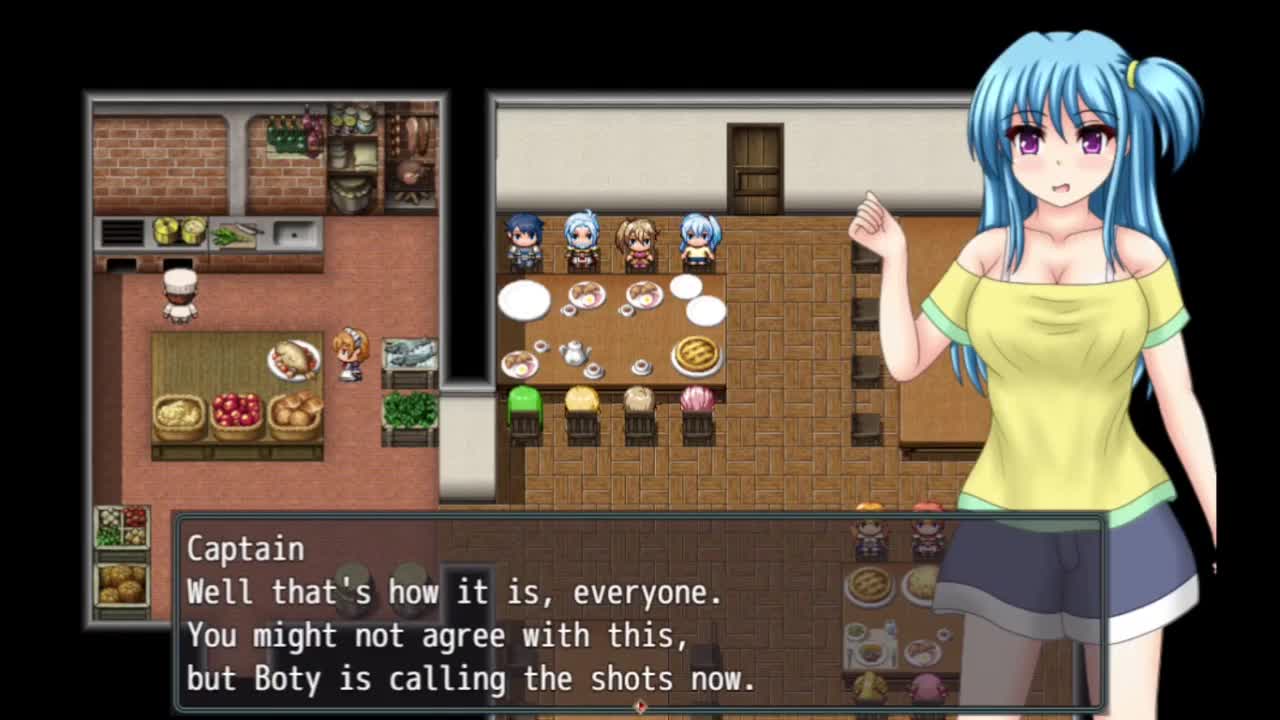Click the red continue arrow indicator

(640, 706)
